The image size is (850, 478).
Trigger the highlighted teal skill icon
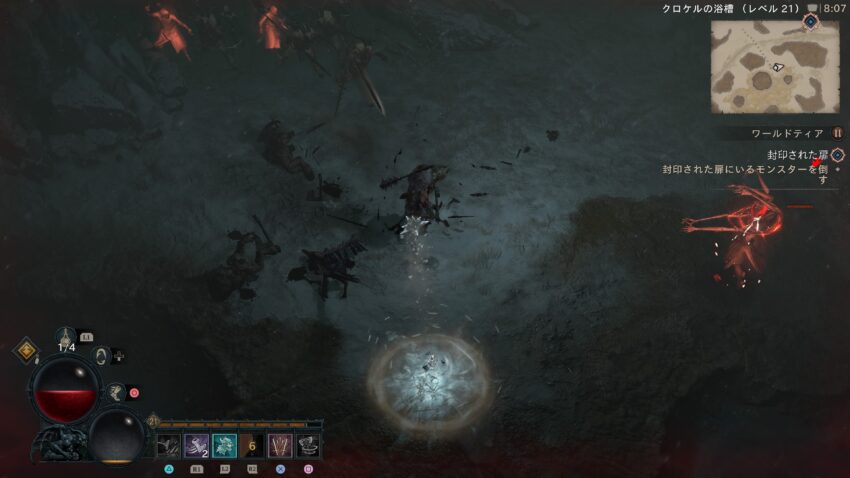(x=224, y=446)
